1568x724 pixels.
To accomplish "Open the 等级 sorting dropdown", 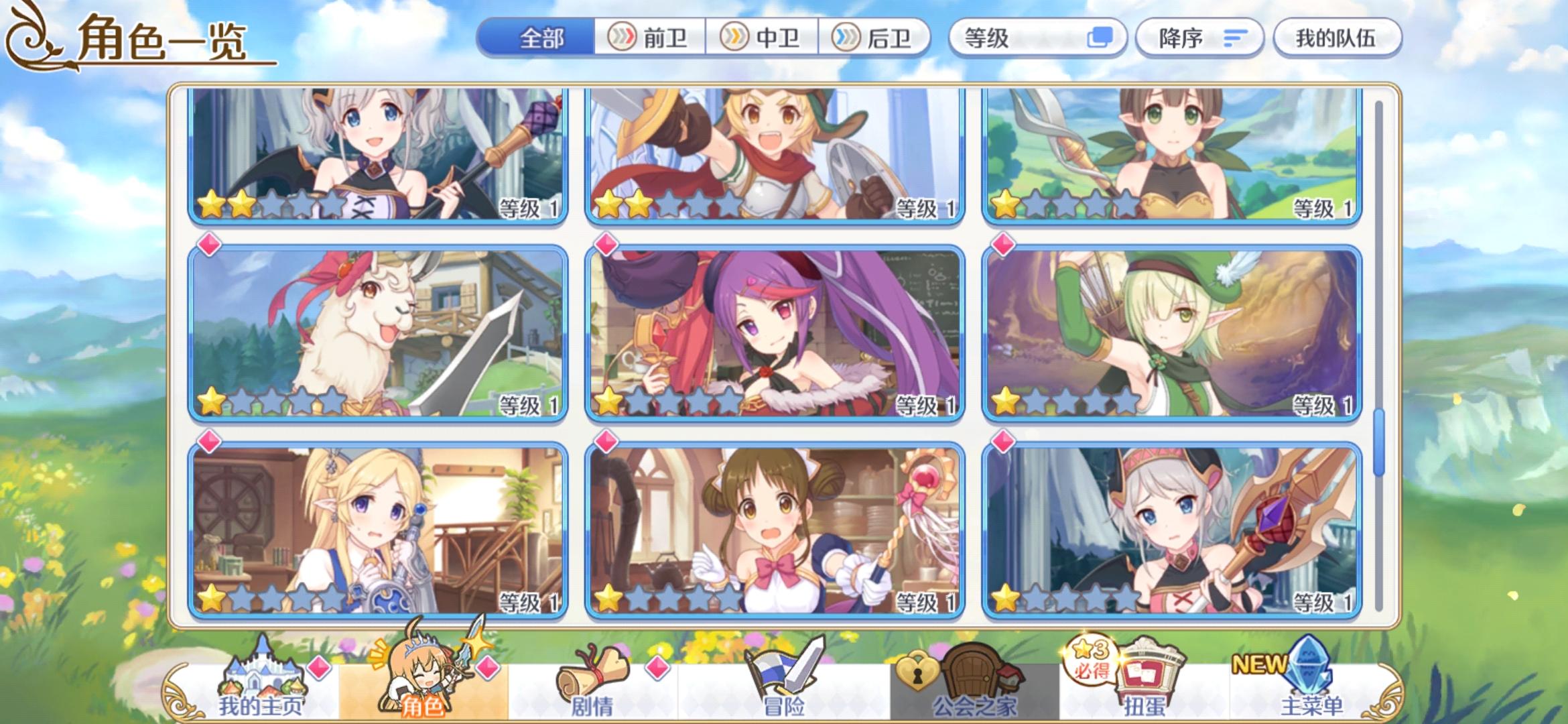I will click(x=1005, y=39).
